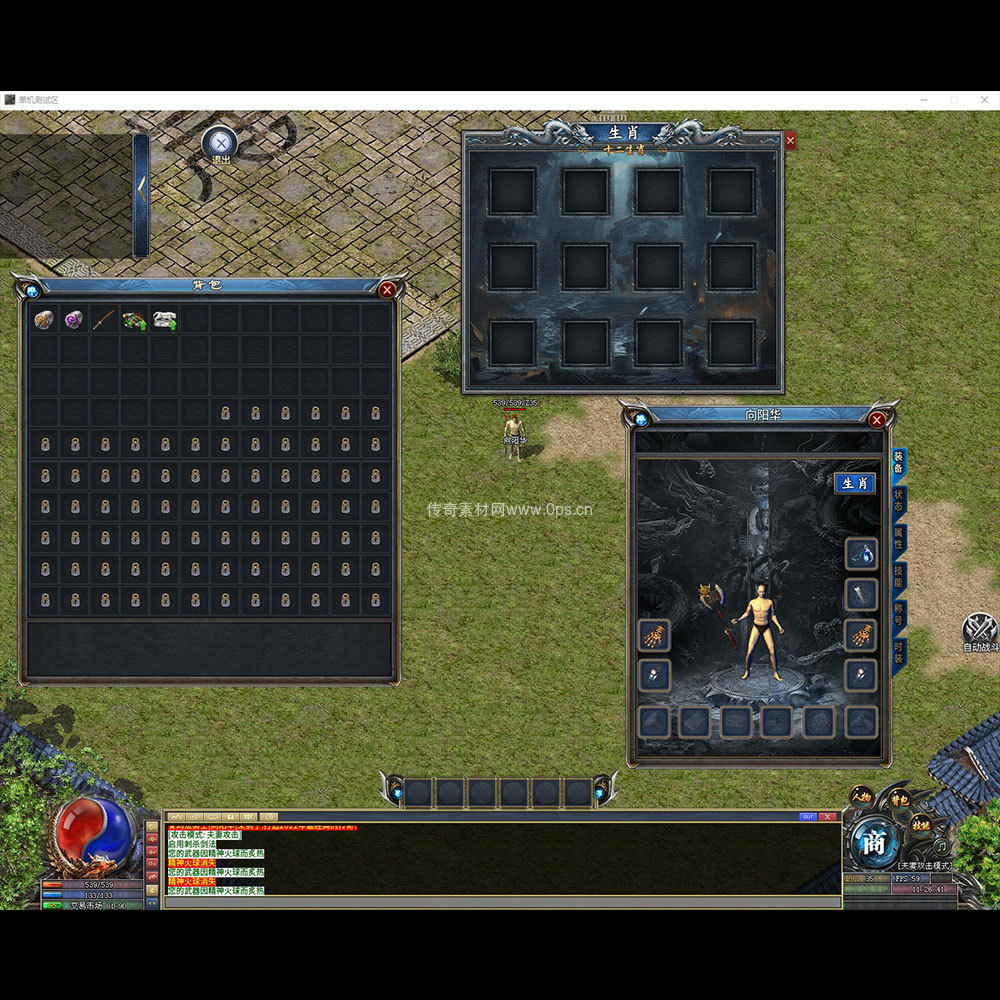The height and width of the screenshot is (1000, 1000).
Task: Close the 生肖 zodiac panel
Action: [x=790, y=141]
